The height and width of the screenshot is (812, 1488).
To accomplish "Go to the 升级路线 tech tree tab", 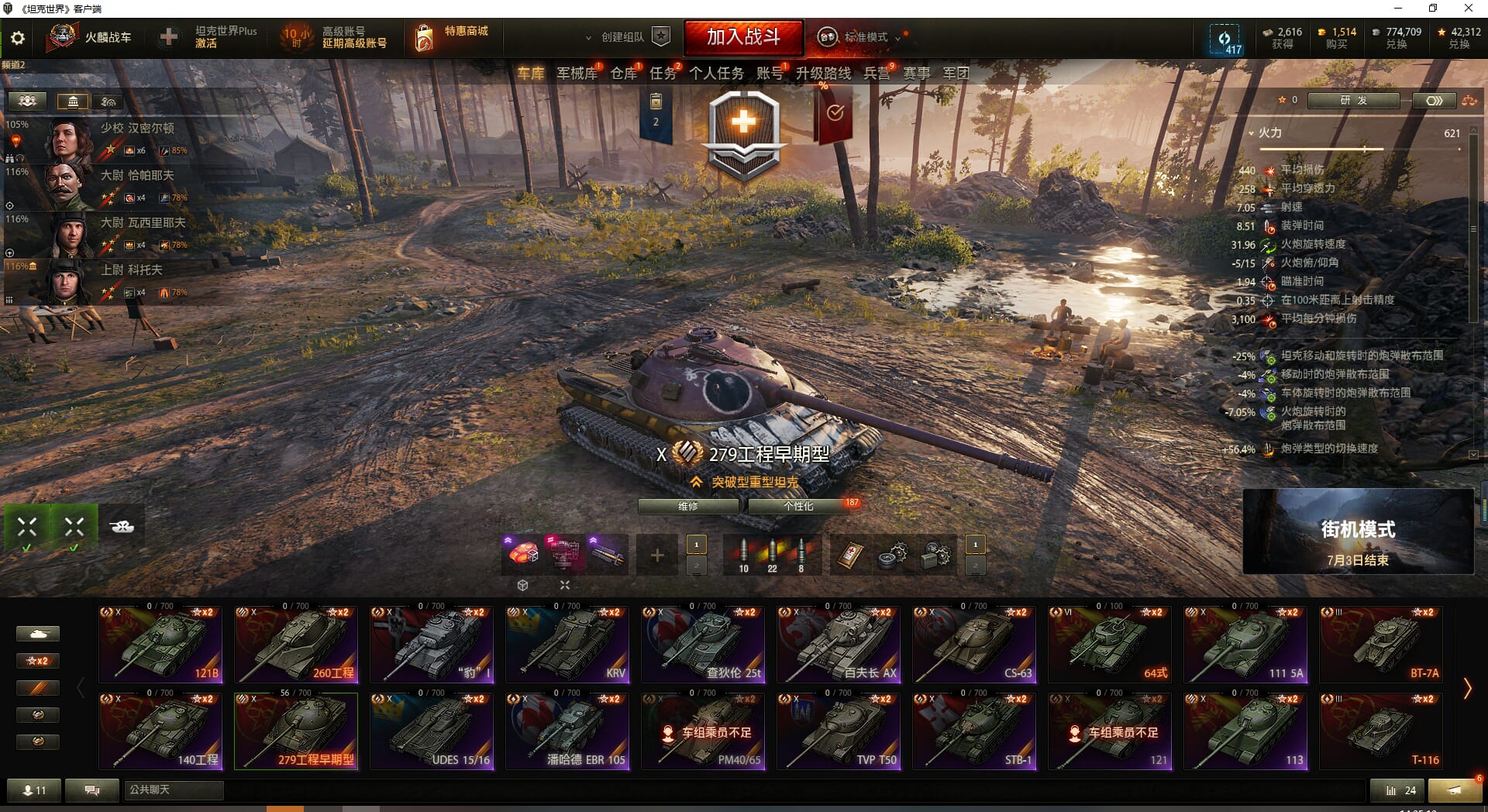I will (x=823, y=74).
